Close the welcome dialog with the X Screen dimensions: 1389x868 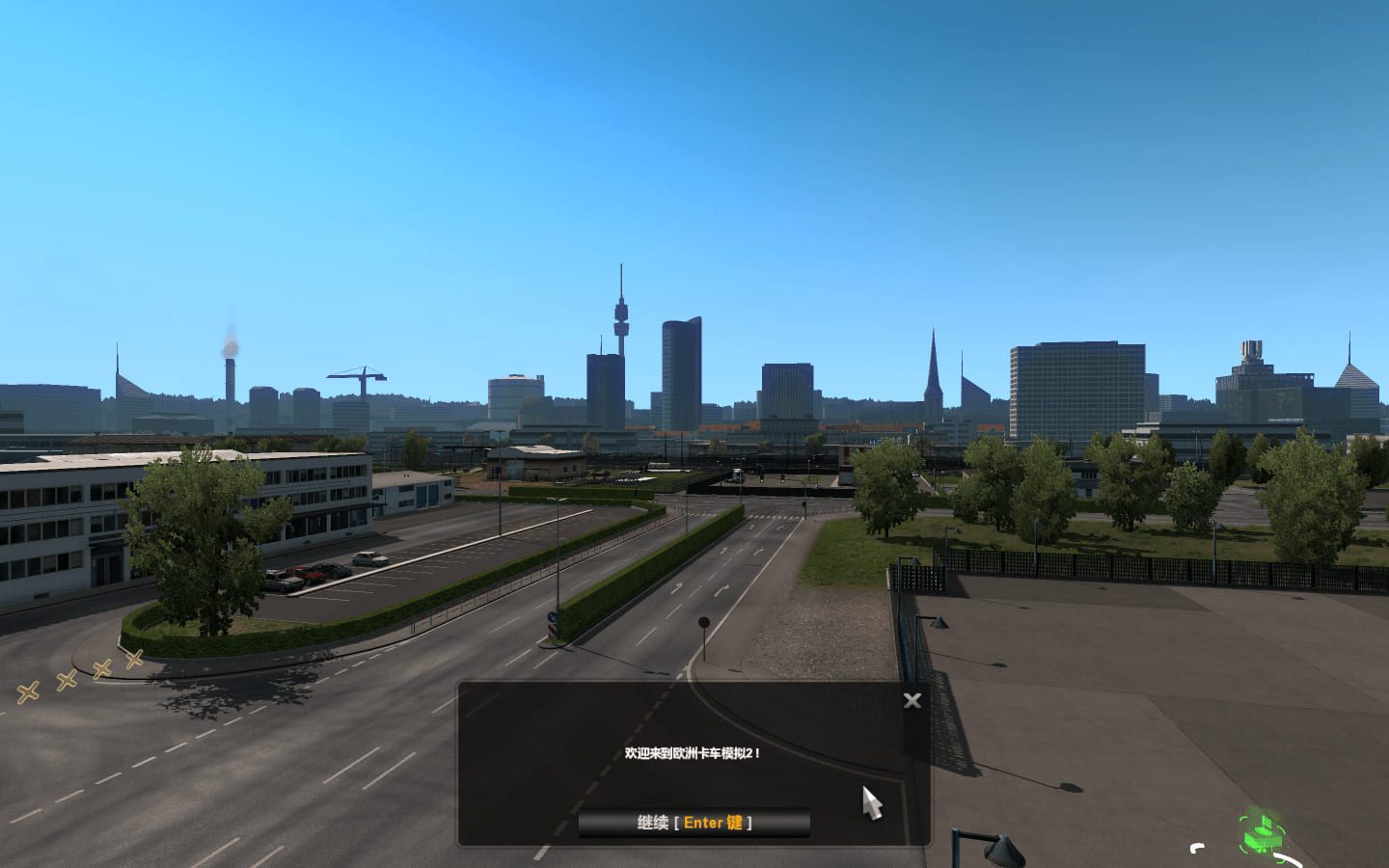912,701
